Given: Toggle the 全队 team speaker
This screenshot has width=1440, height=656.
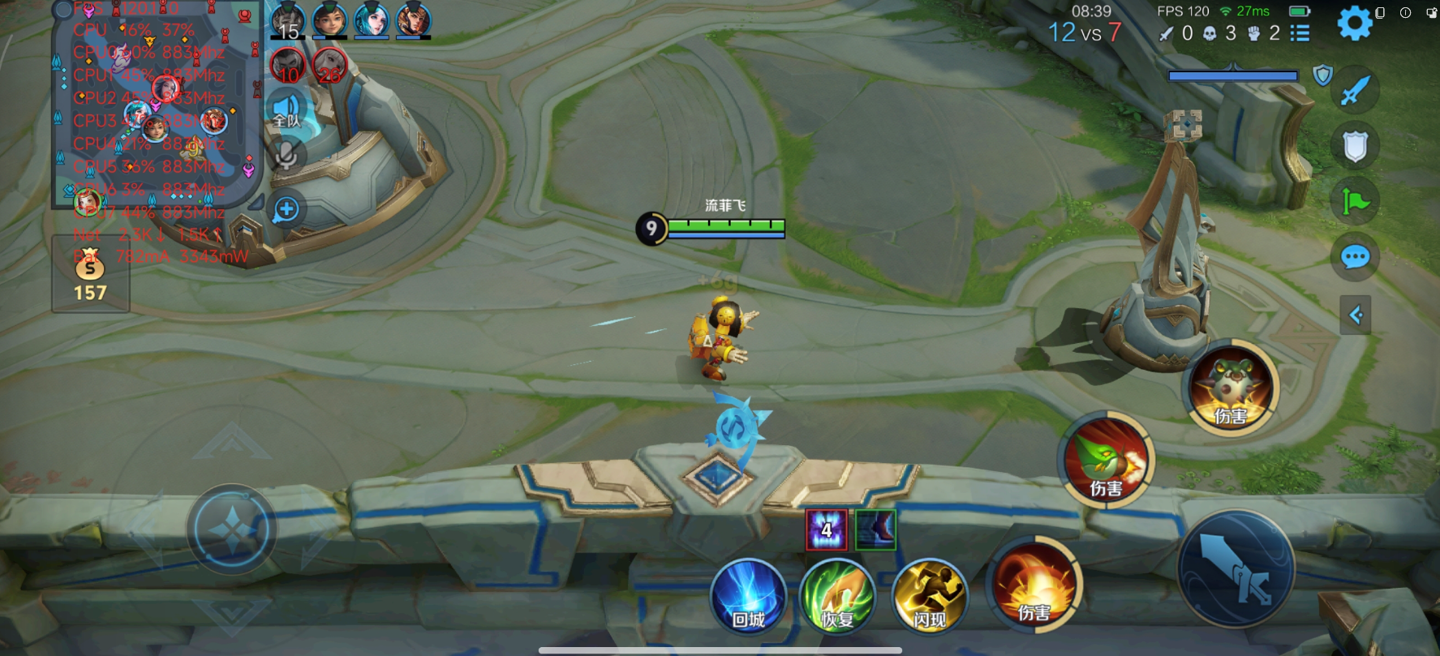Looking at the screenshot, I should 287,109.
